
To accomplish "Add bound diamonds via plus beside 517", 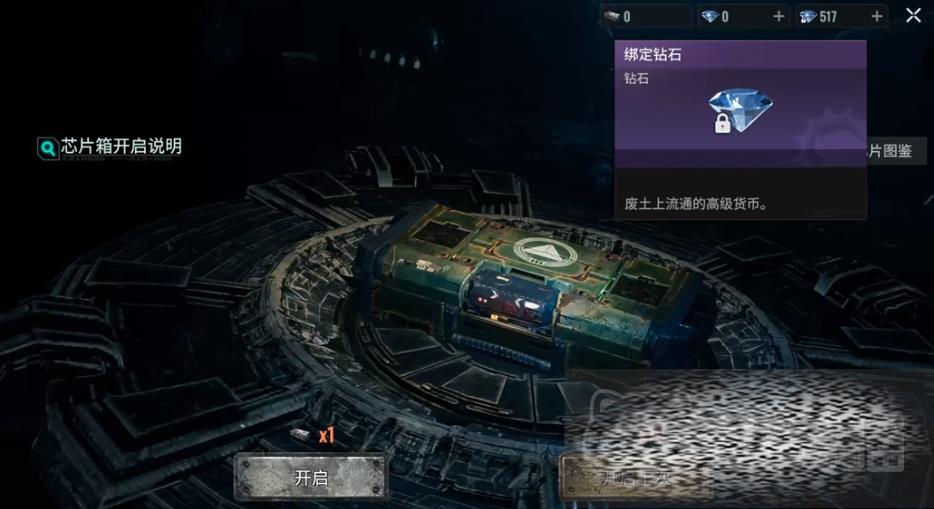I will (877, 17).
